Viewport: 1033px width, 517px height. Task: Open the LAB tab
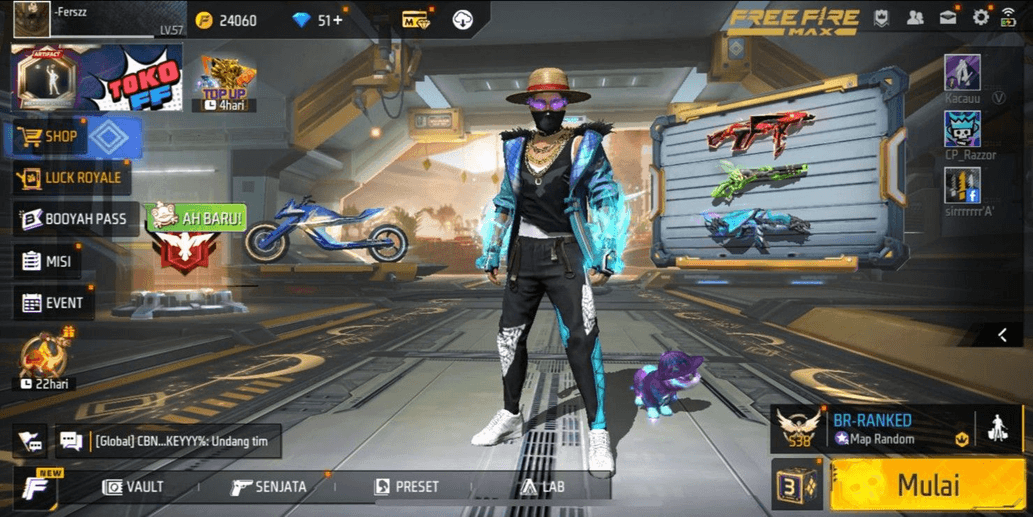pyautogui.click(x=542, y=487)
